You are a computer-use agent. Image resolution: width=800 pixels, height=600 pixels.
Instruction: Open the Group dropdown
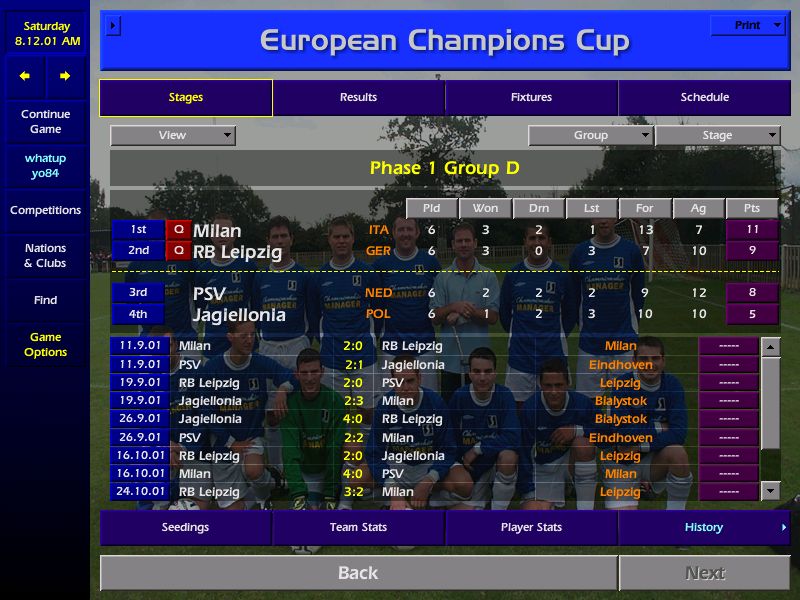[590, 135]
